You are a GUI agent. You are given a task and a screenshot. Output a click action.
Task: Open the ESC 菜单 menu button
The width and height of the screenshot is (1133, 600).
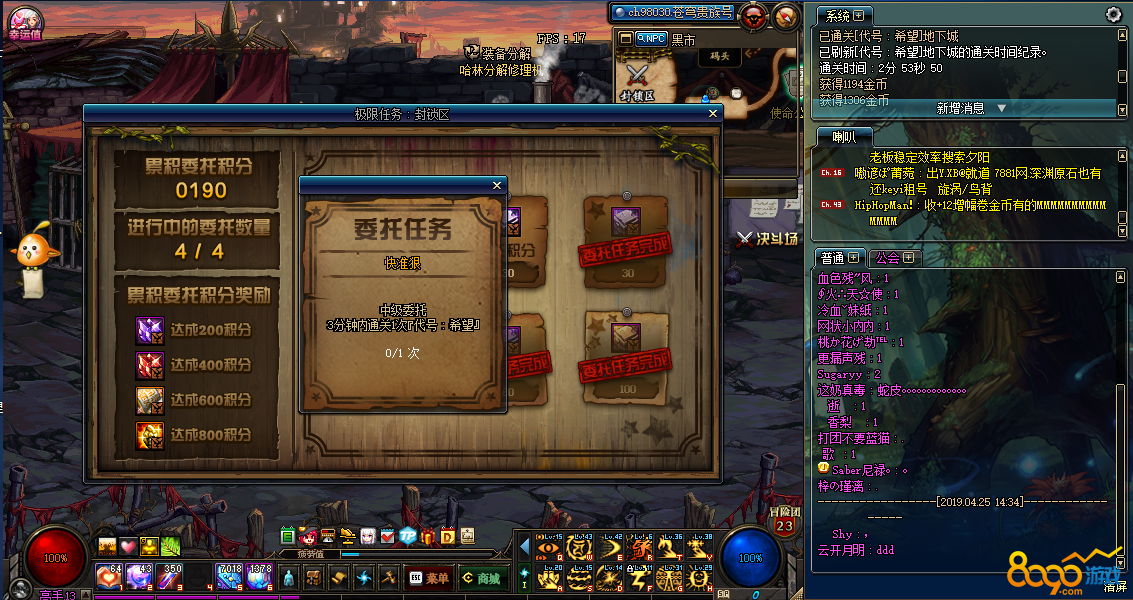429,577
